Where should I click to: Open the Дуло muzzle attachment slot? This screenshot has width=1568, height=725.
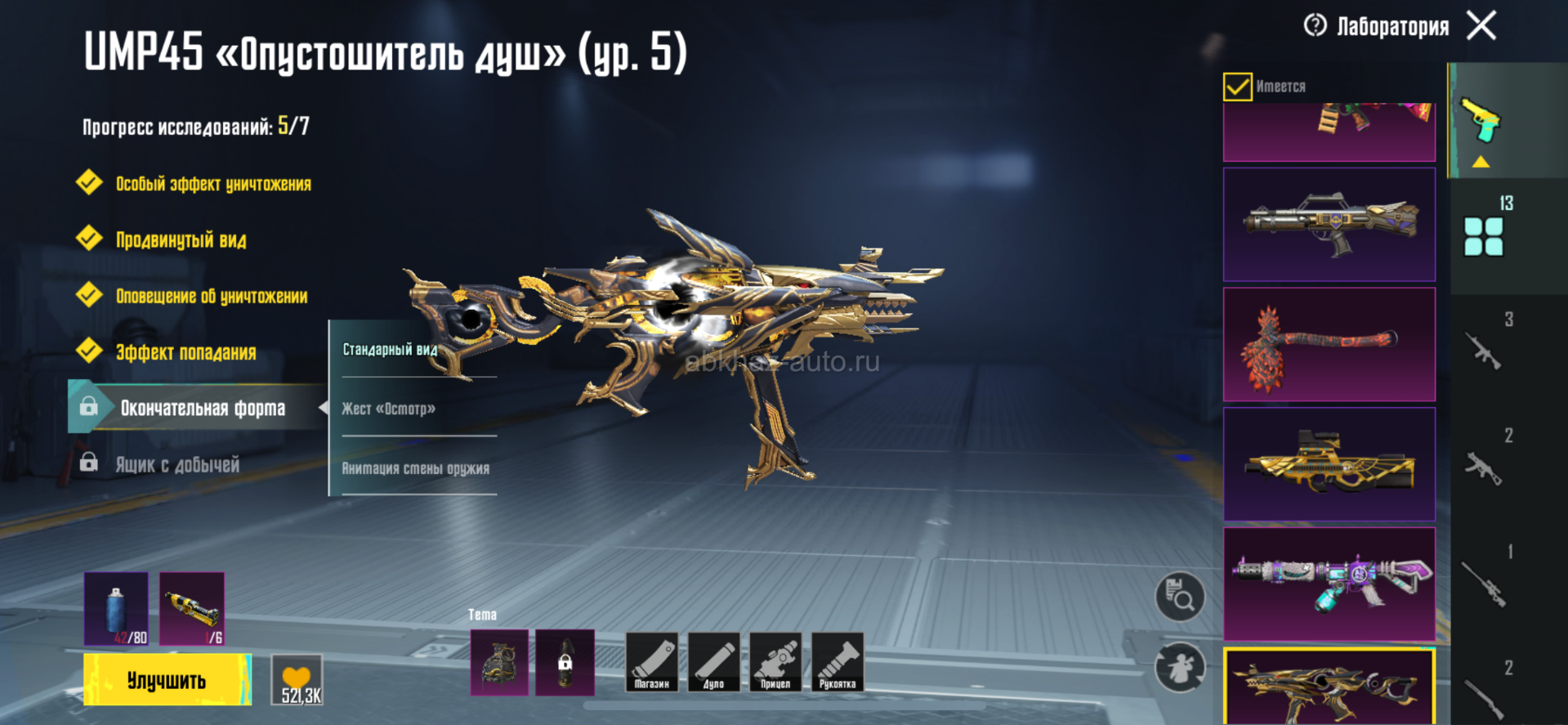click(x=713, y=662)
